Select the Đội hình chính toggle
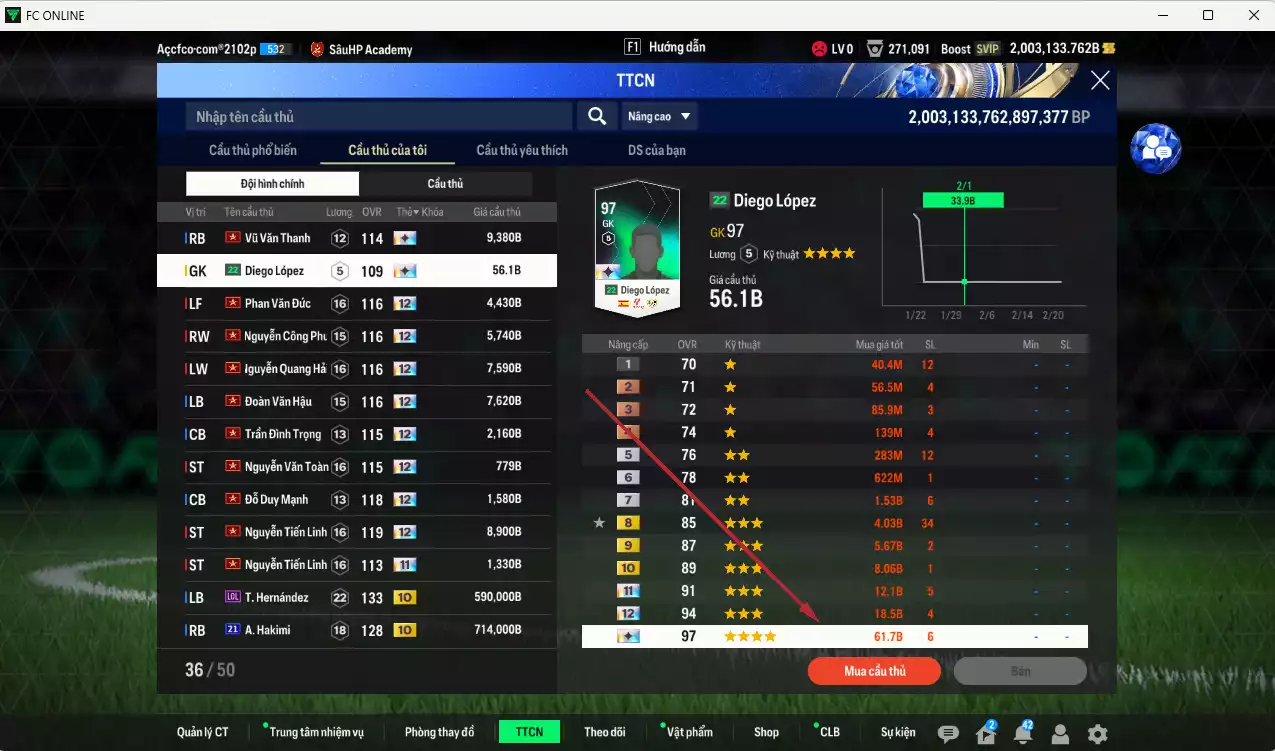The height and width of the screenshot is (751, 1275). [x=272, y=184]
